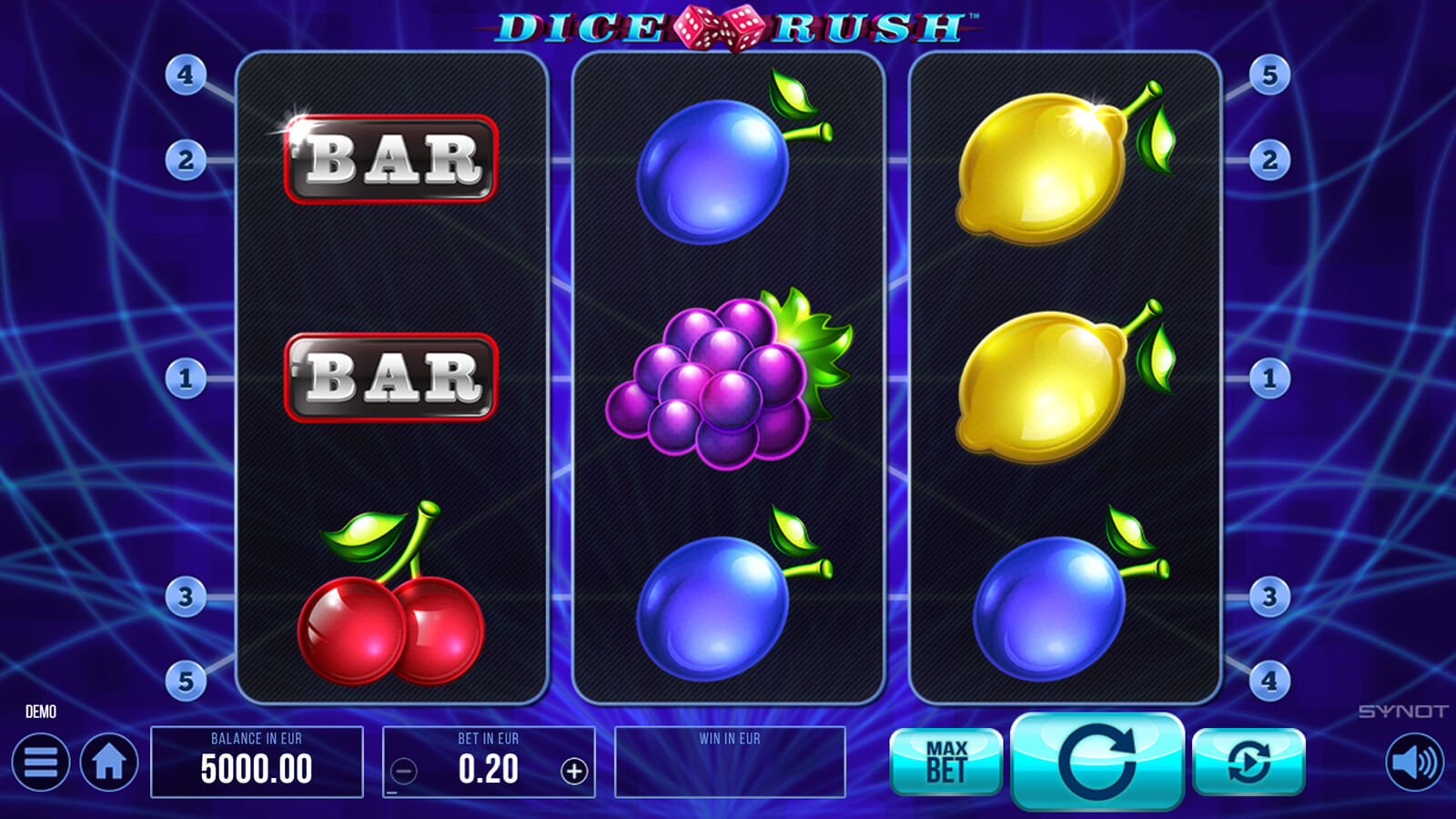Viewport: 1456px width, 819px height.
Task: Toggle the sound speaker icon
Action: click(1414, 762)
